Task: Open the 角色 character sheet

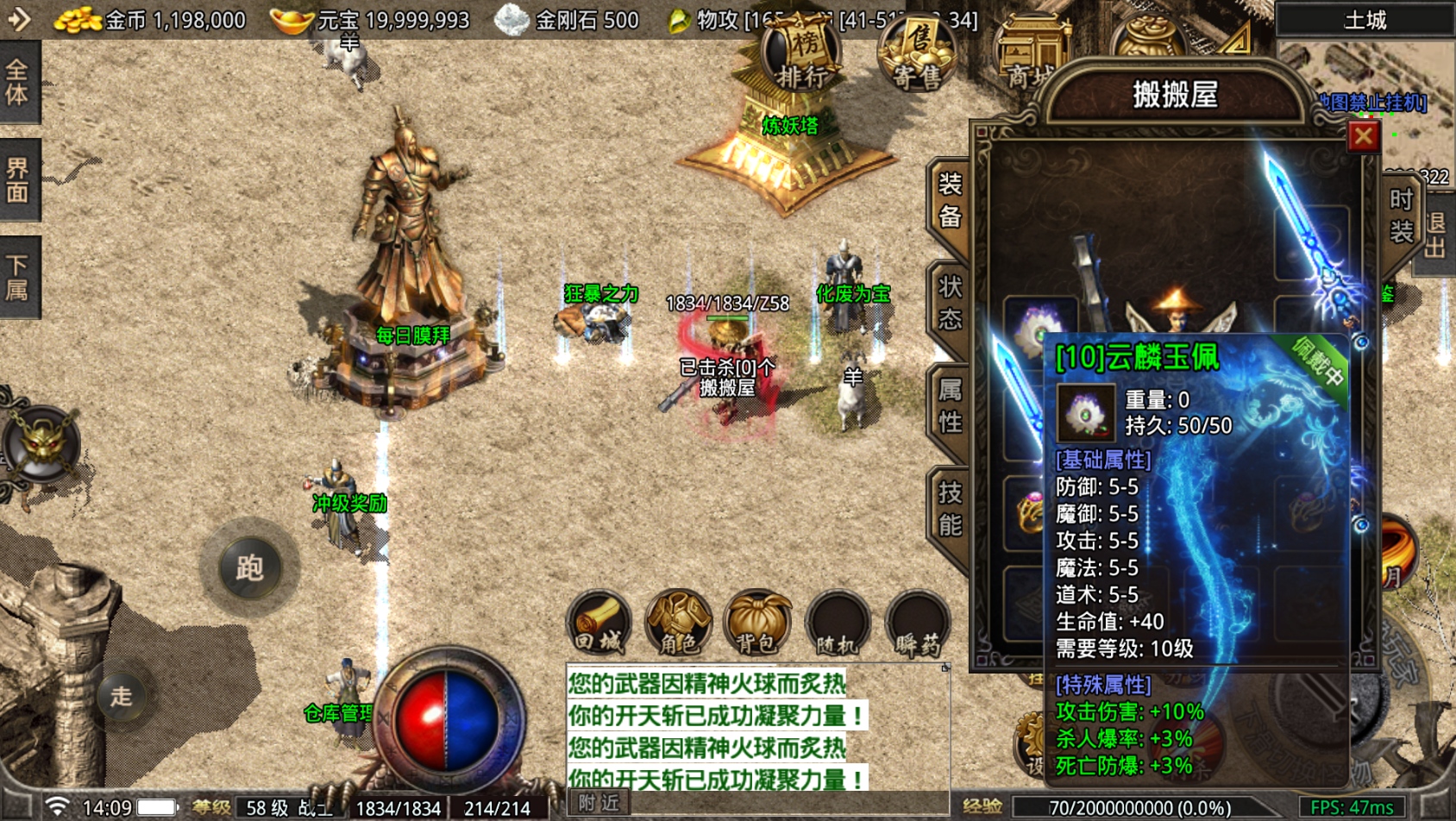Action: 678,624
